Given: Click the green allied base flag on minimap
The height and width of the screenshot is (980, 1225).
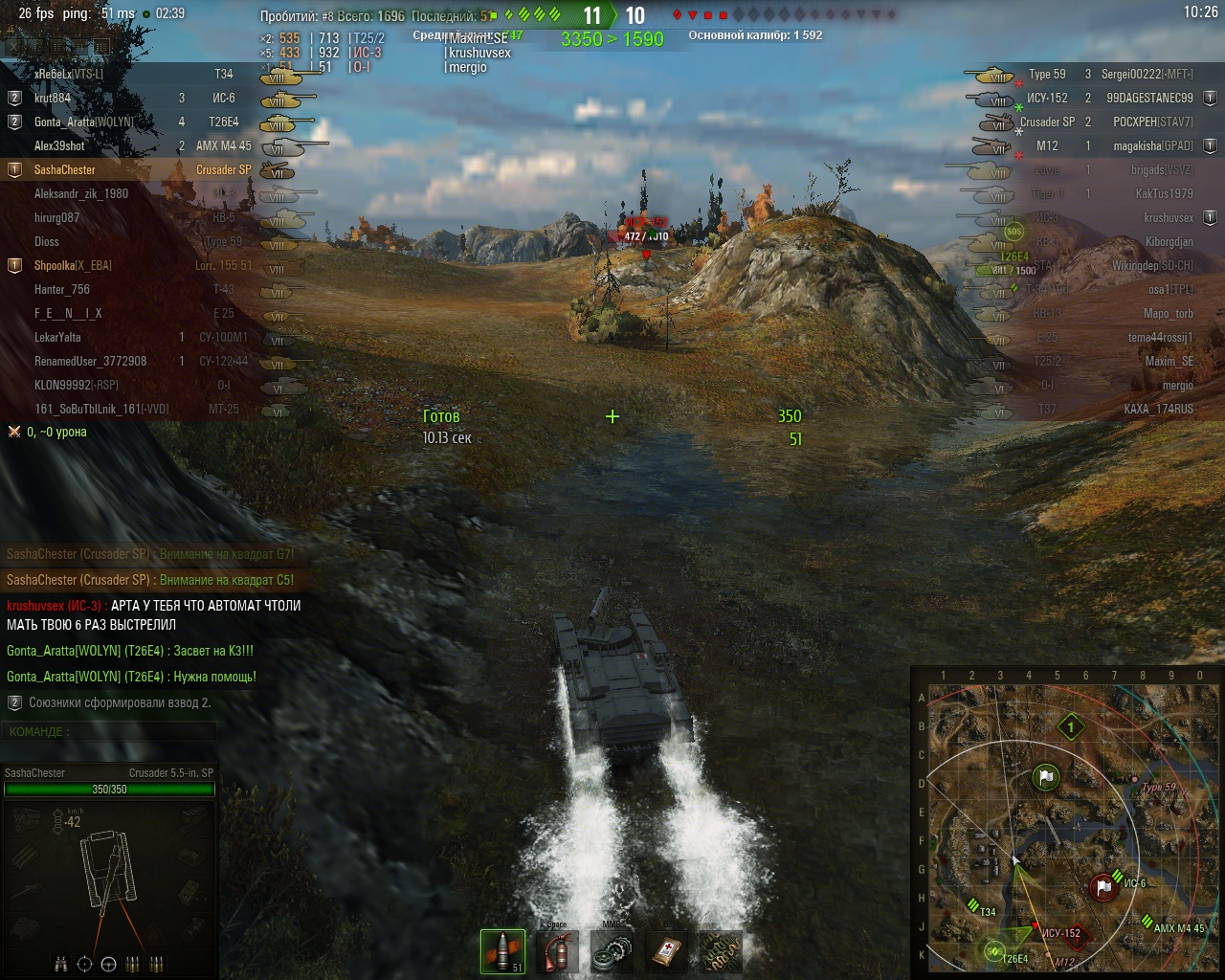Looking at the screenshot, I should click(1046, 778).
